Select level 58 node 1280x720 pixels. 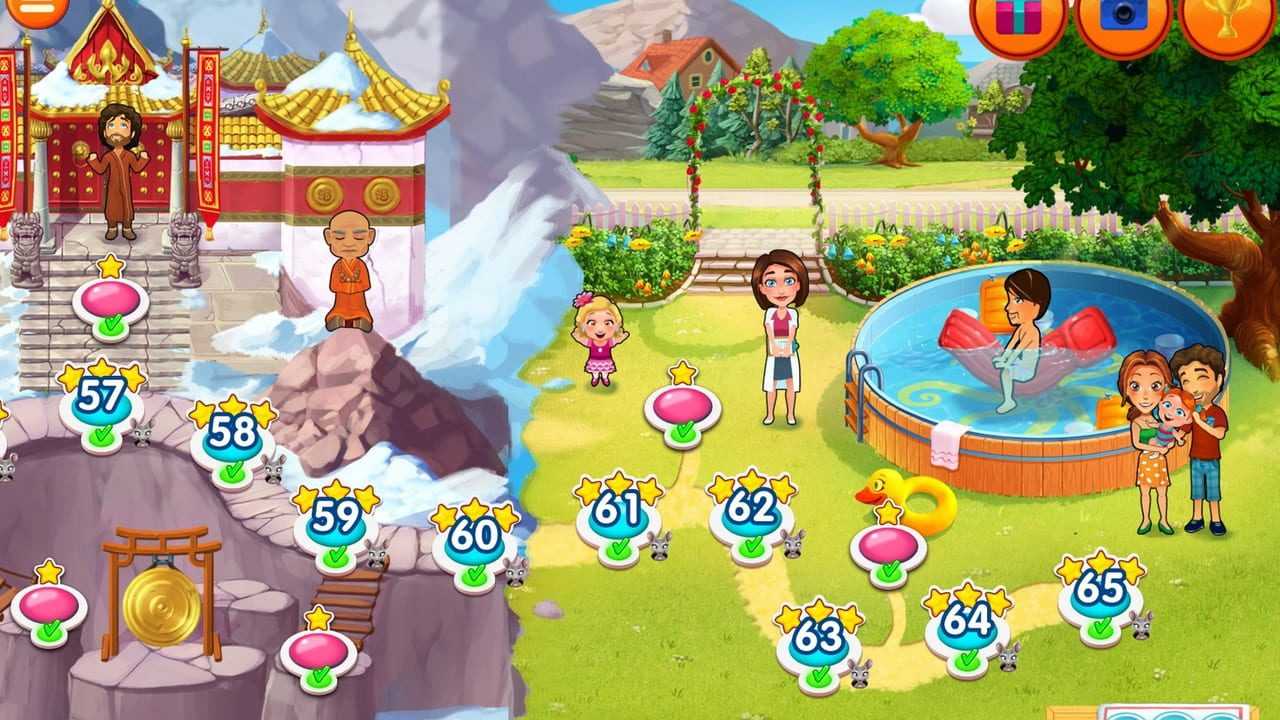(232, 439)
